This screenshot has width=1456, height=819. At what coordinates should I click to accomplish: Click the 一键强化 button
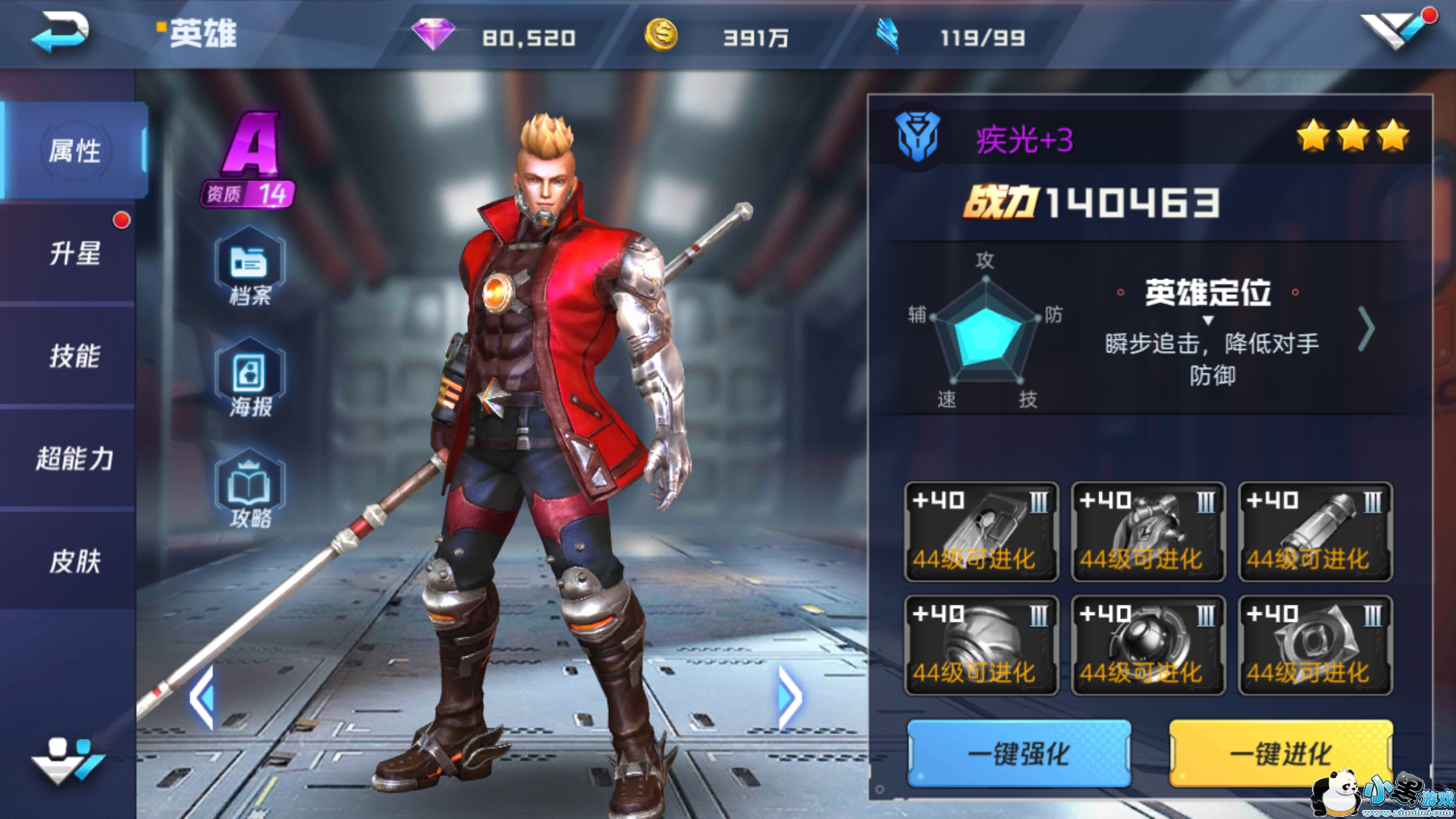click(1018, 753)
